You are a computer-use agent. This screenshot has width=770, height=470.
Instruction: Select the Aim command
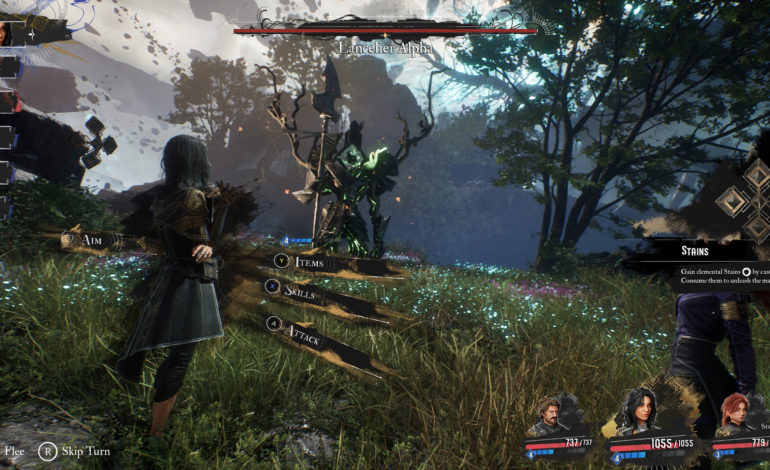click(x=92, y=240)
